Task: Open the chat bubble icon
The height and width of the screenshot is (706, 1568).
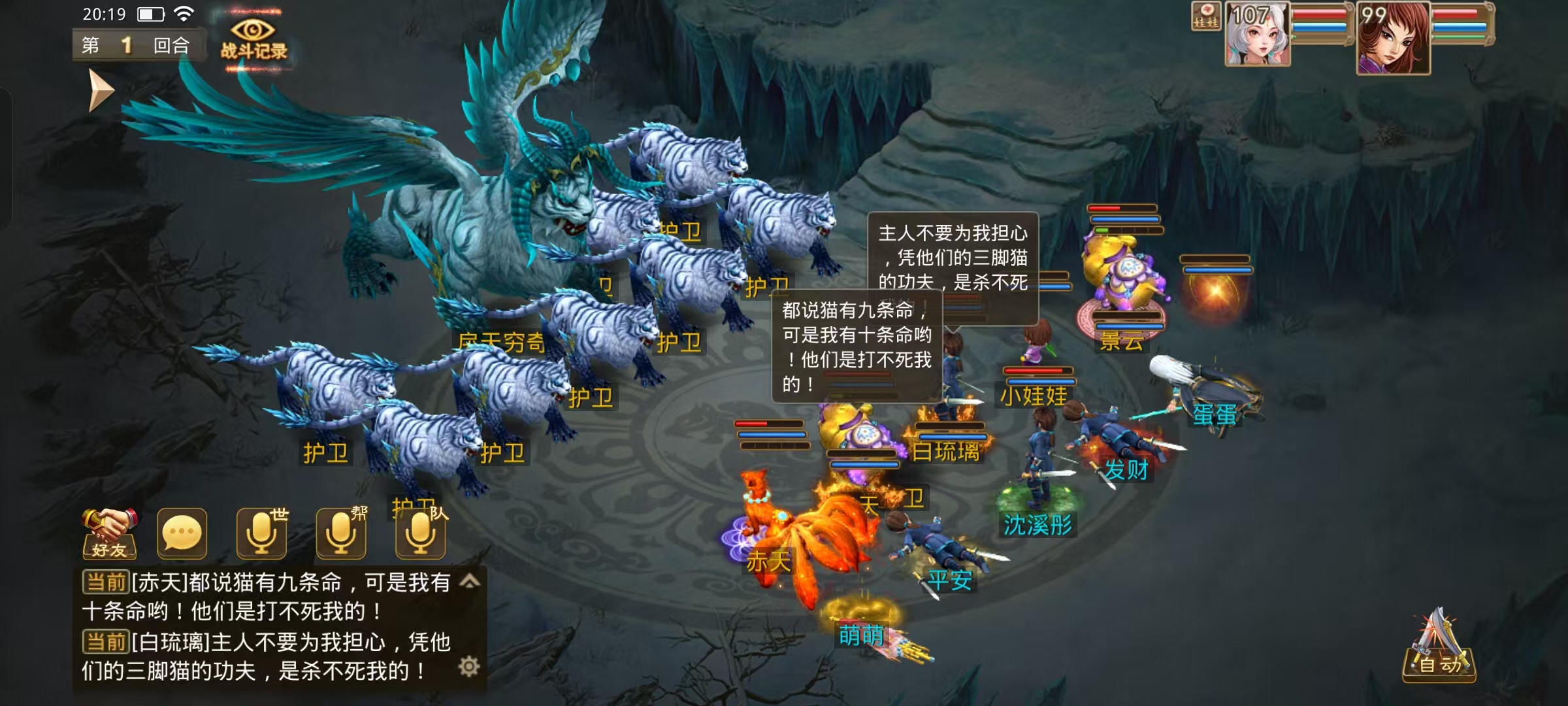Action: 182,533
